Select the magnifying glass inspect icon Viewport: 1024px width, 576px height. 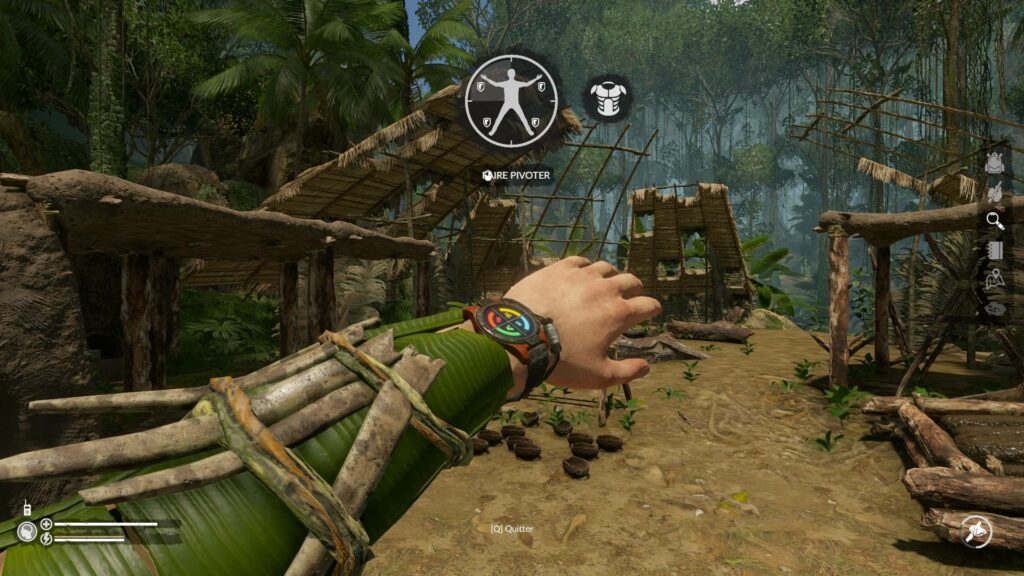pyautogui.click(x=994, y=220)
